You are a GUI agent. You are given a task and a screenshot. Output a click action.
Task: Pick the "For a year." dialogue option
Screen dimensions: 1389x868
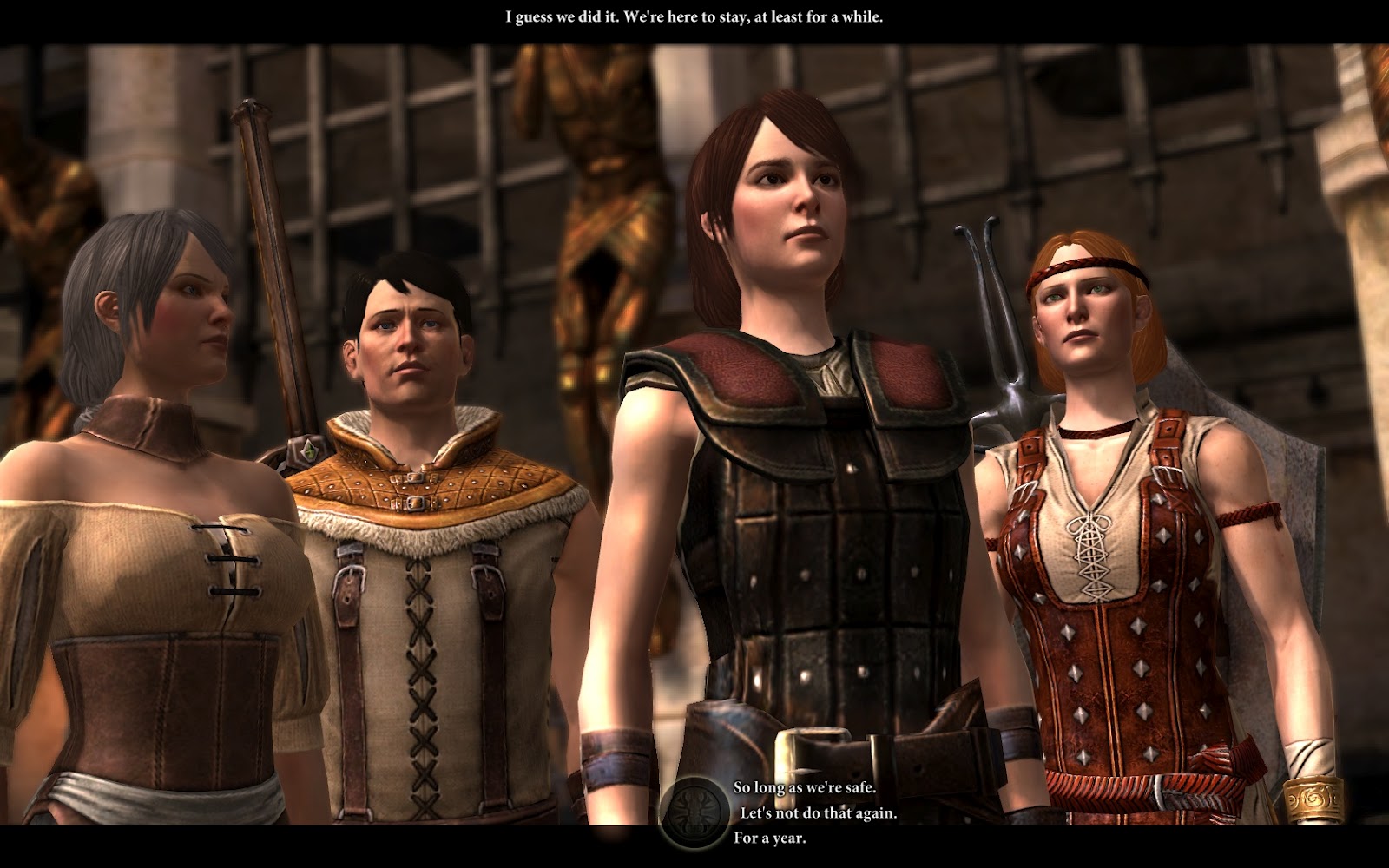click(x=769, y=838)
